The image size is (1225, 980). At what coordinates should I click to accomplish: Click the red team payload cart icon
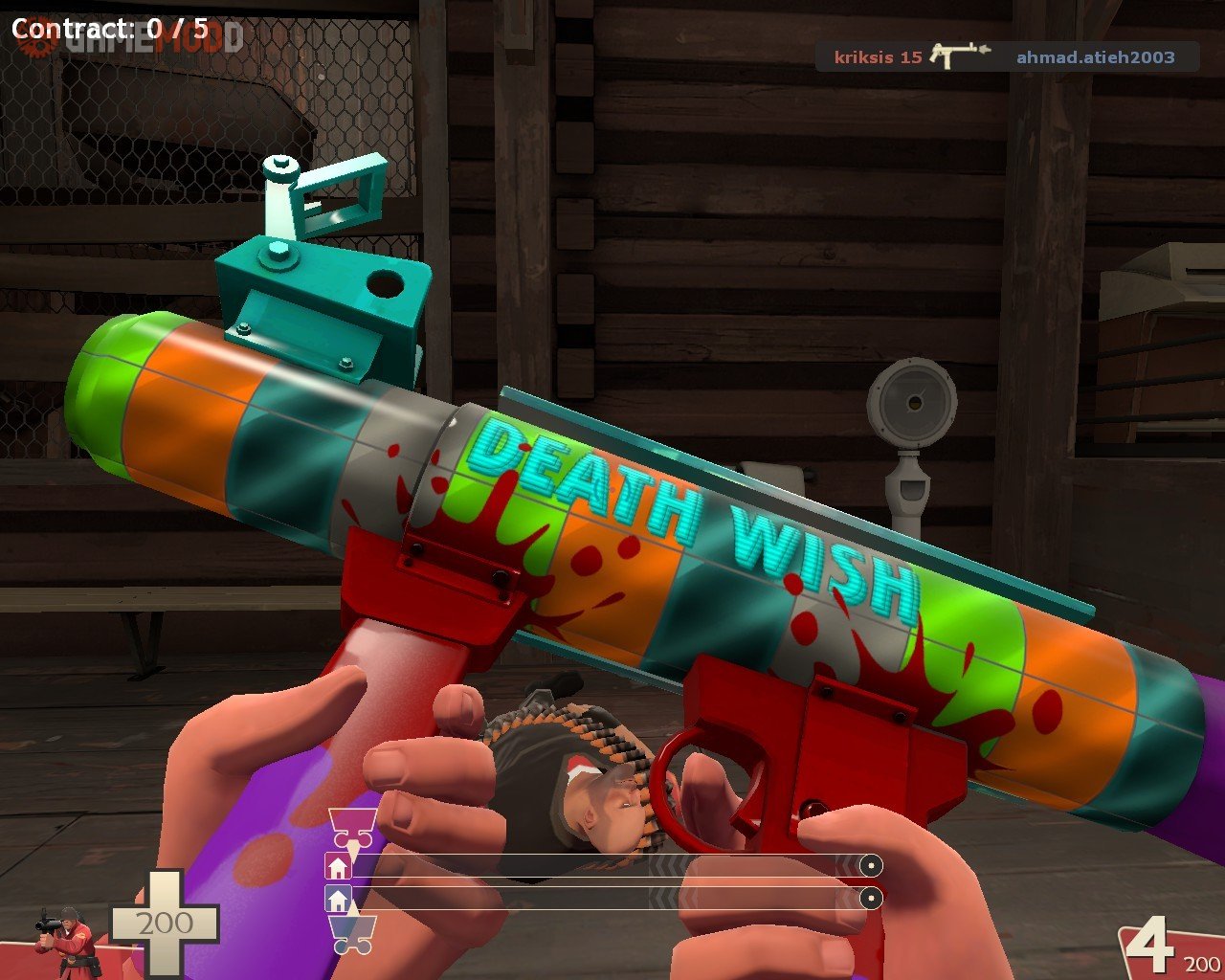[x=351, y=827]
